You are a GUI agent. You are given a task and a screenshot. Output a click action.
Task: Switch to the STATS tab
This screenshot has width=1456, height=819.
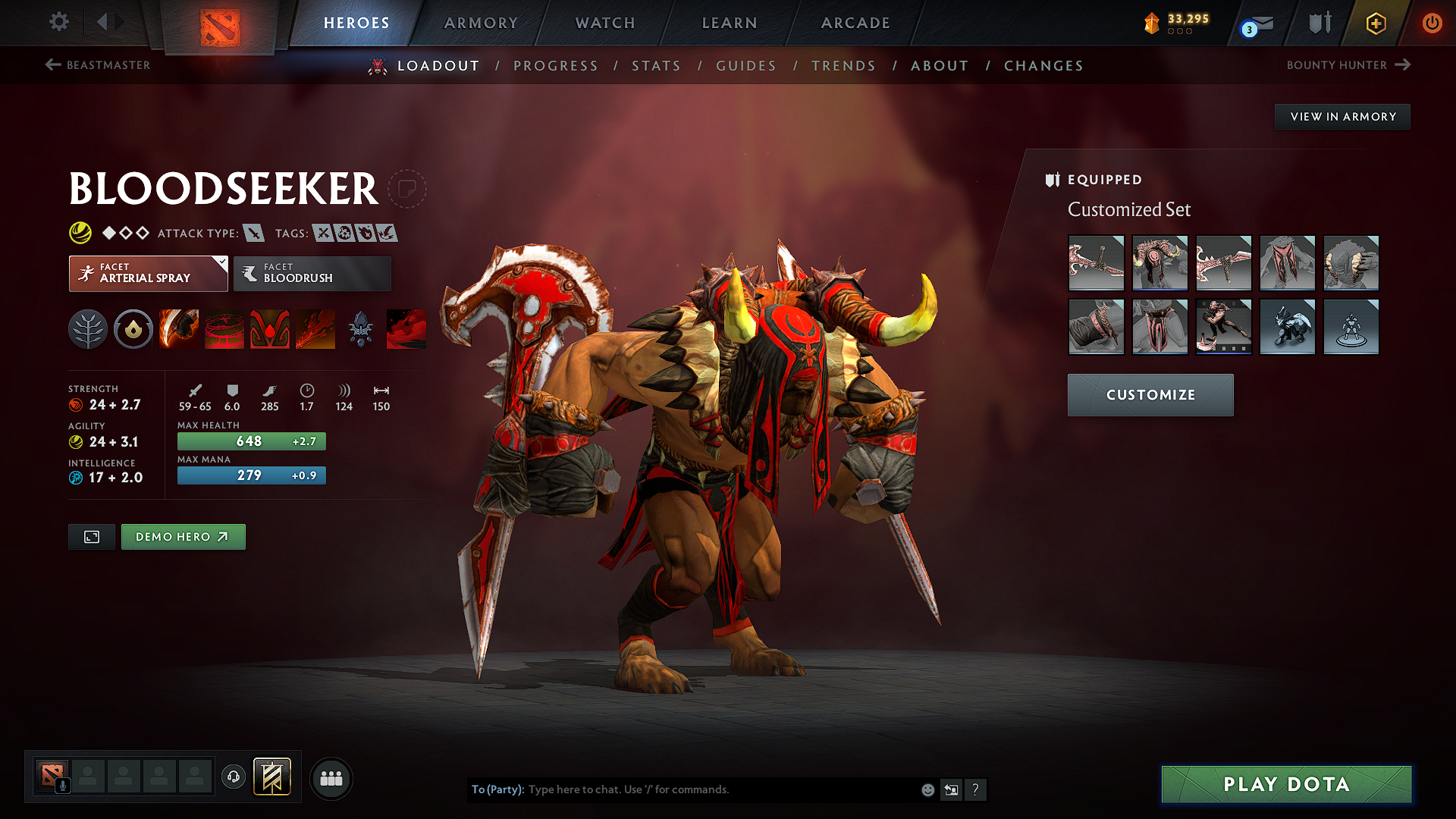[656, 66]
